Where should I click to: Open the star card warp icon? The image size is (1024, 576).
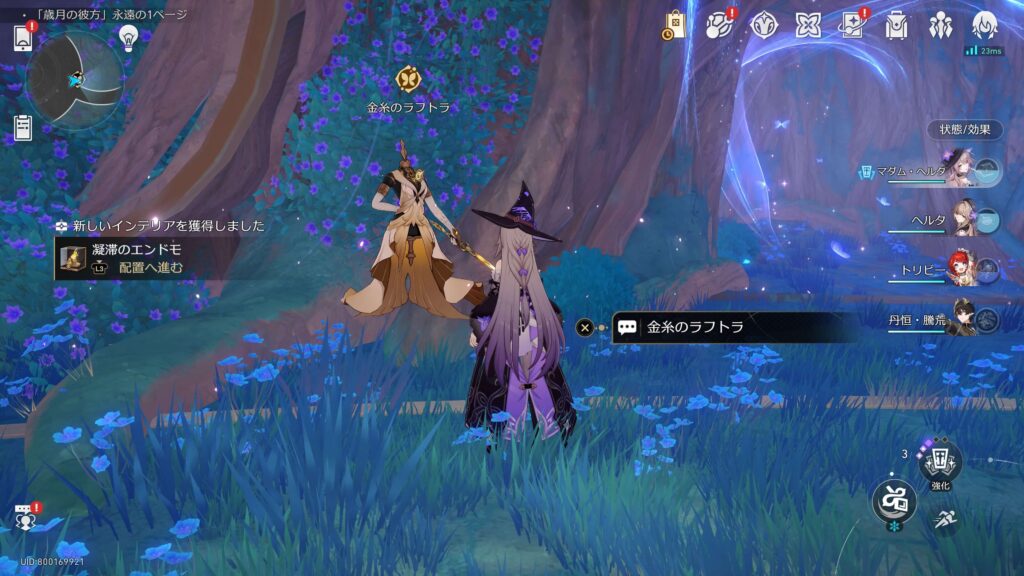coord(852,25)
